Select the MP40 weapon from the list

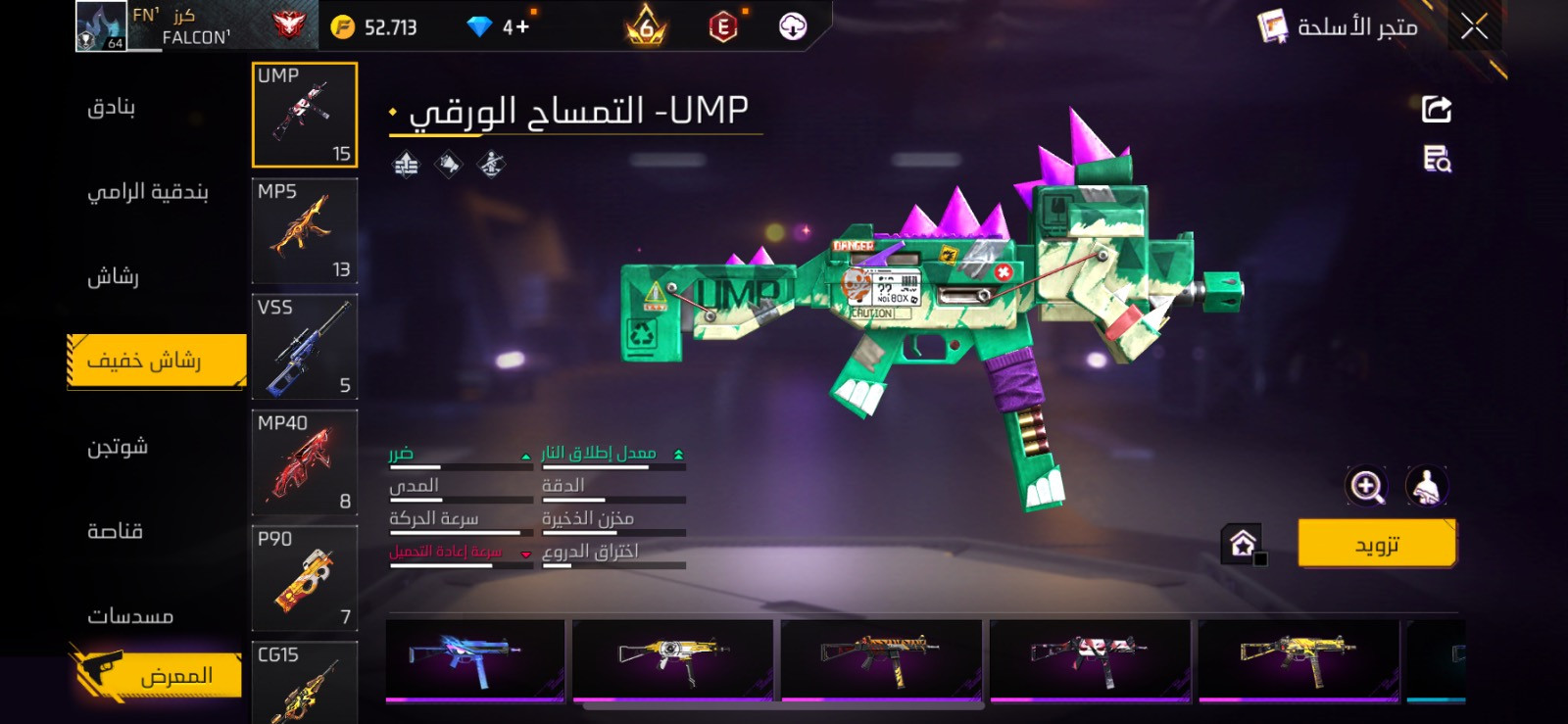(305, 461)
